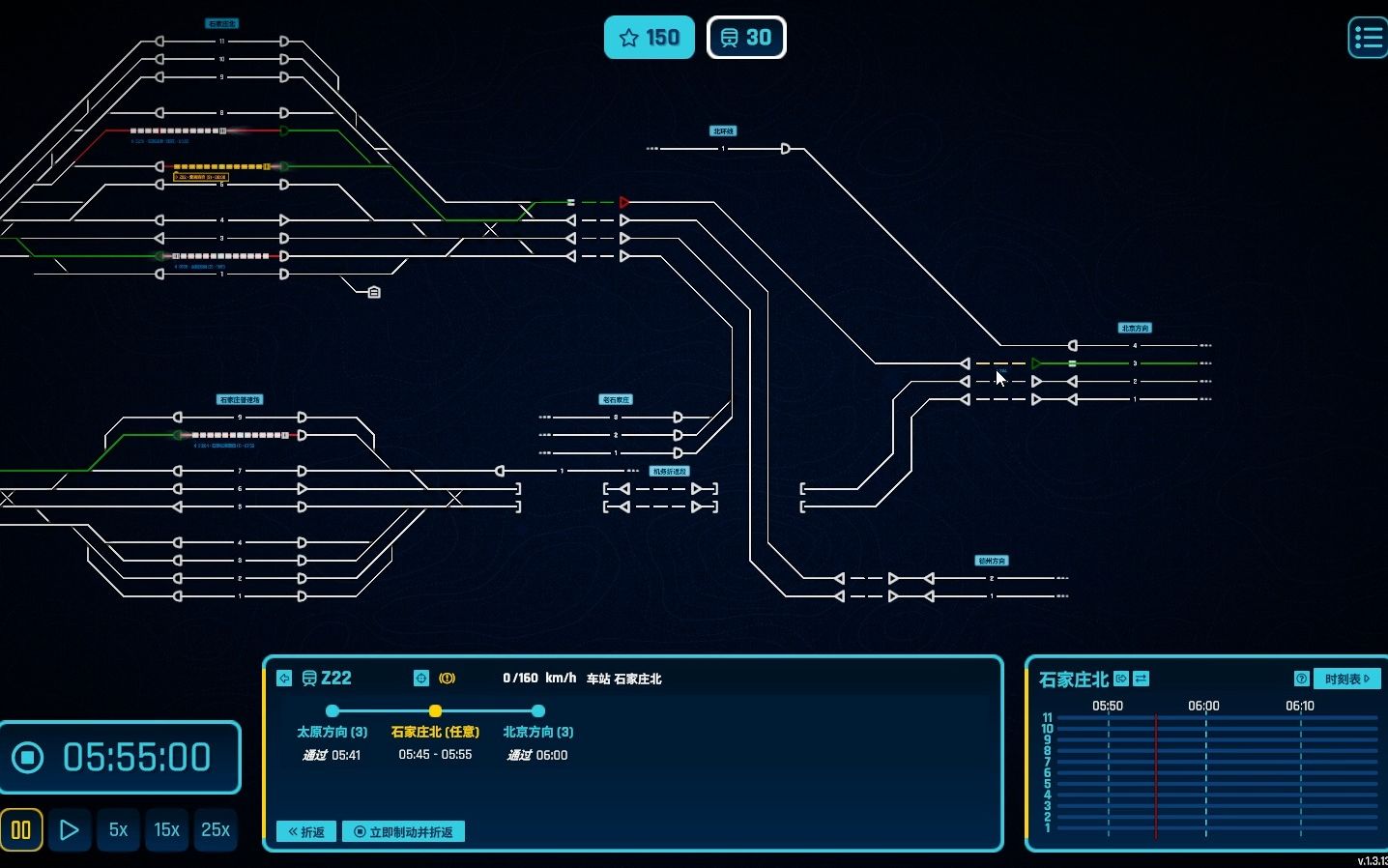Image resolution: width=1388 pixels, height=868 pixels.
Task: Open the main menu via hamburger icon
Action: [x=1367, y=36]
